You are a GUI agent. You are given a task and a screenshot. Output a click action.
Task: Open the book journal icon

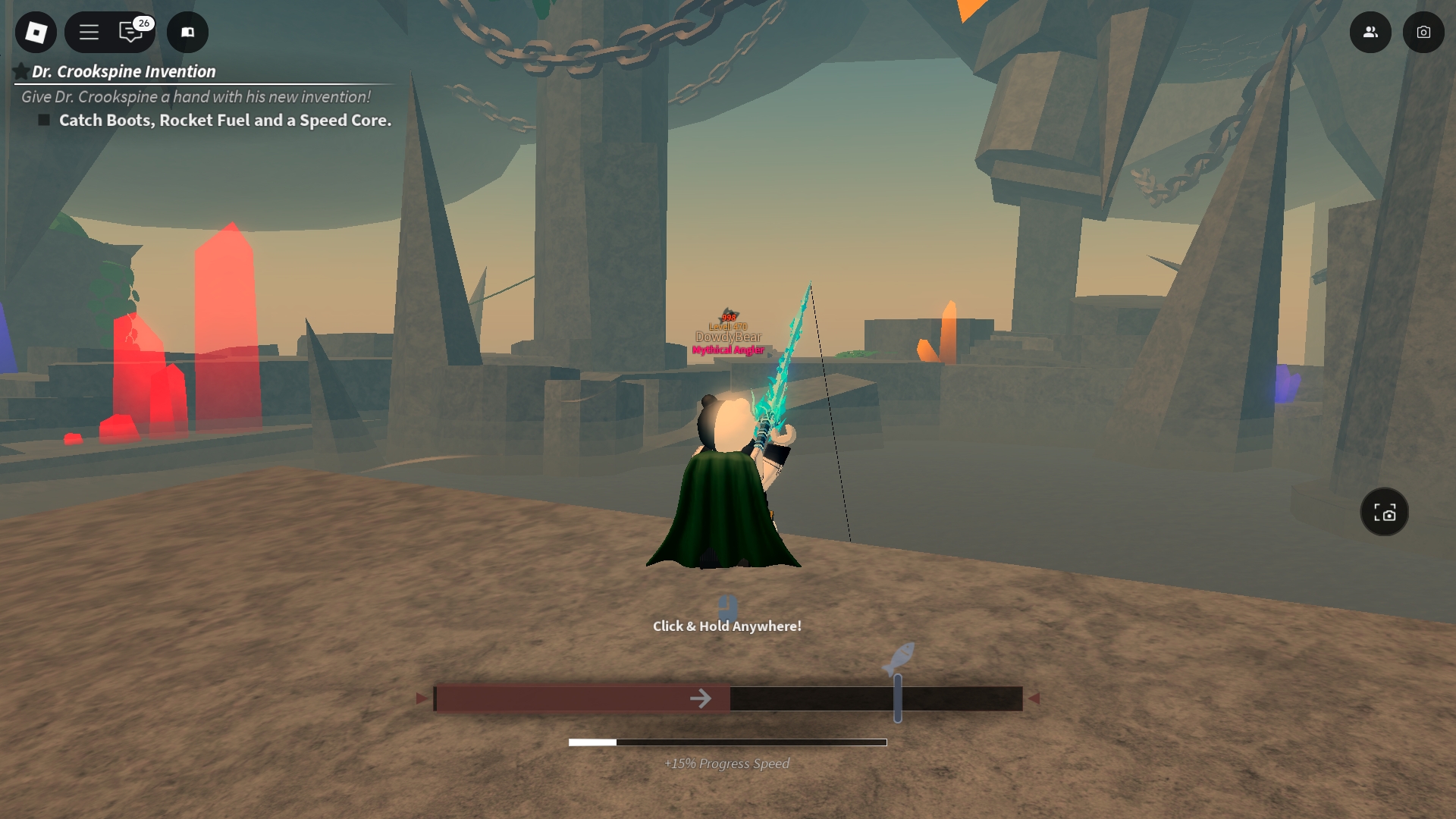coord(187,33)
